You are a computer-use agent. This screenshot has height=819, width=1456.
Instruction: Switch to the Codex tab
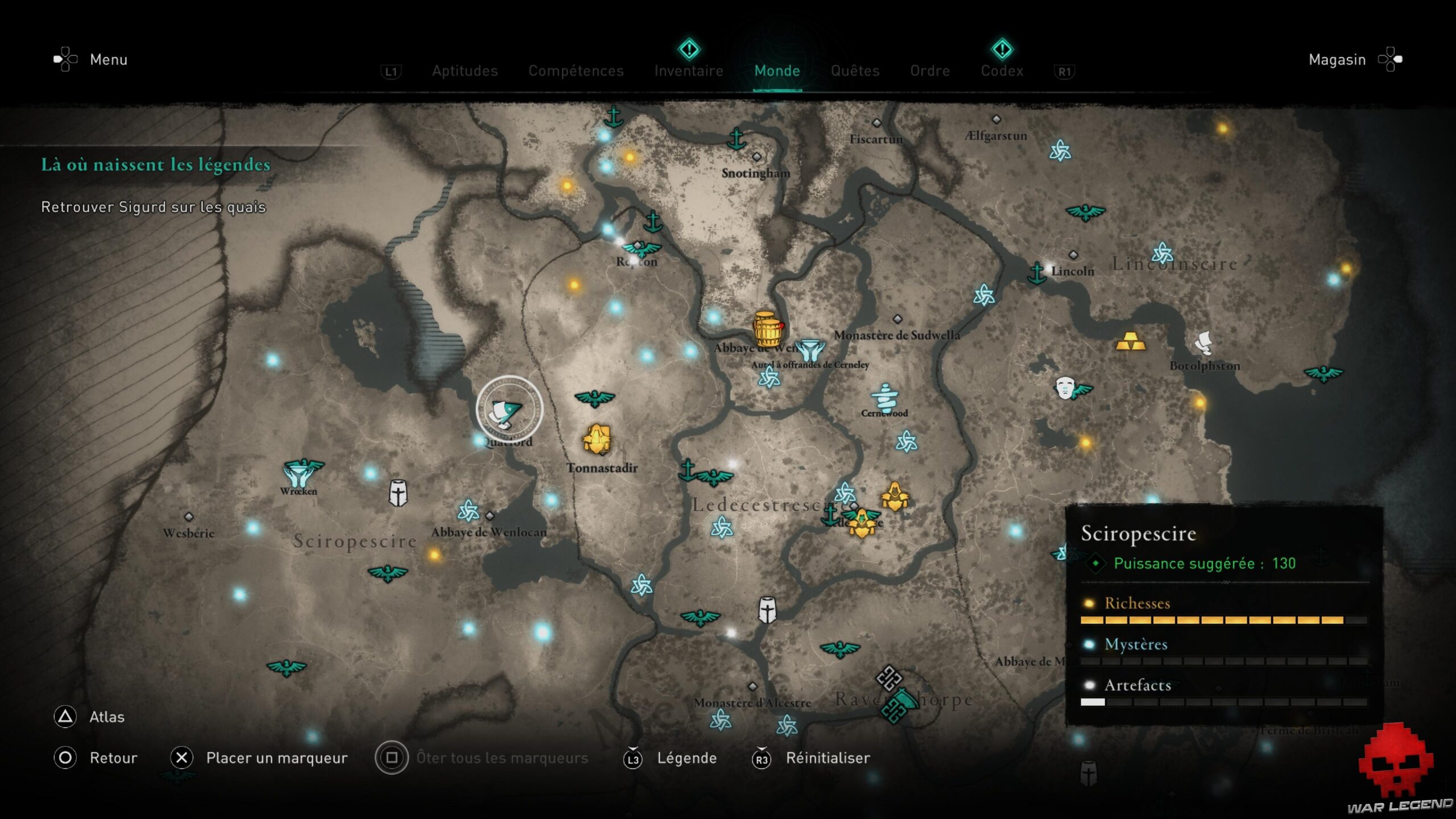point(1002,71)
